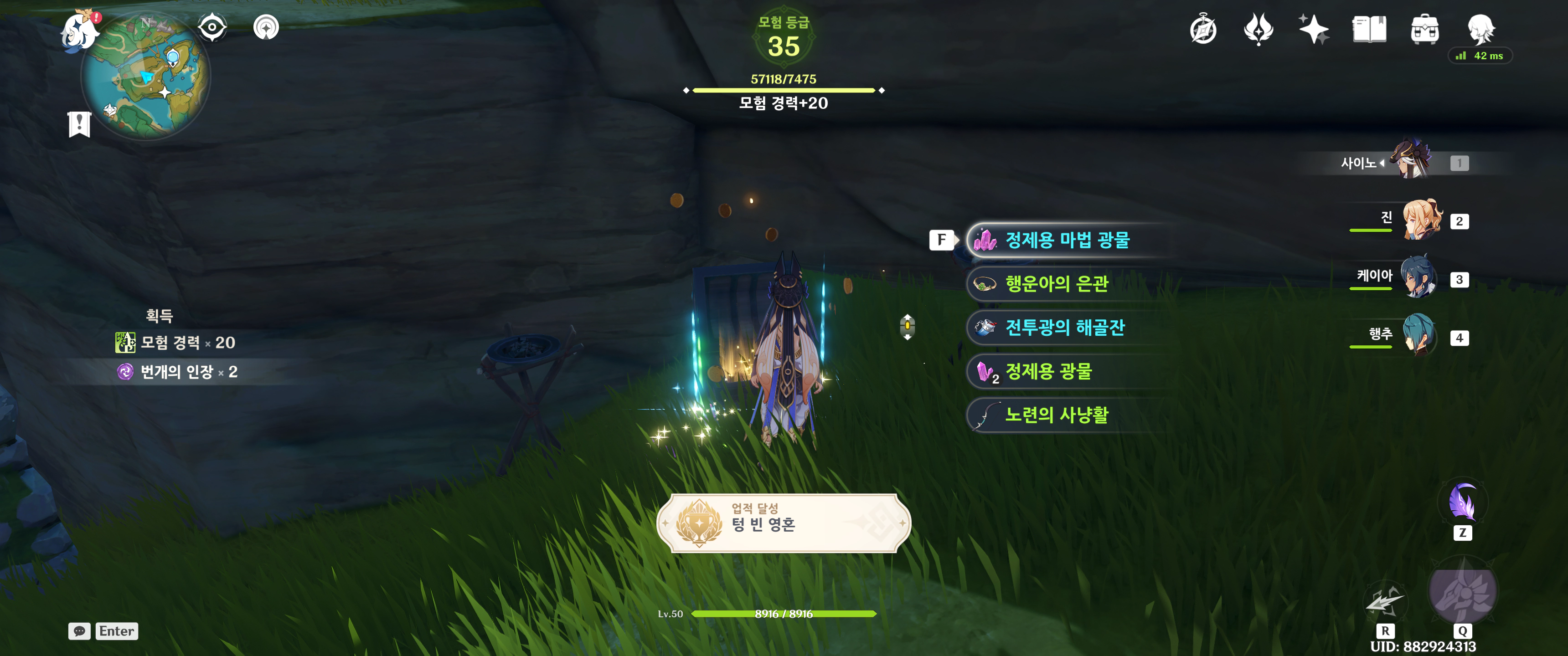
Task: Take the 전투광의 해골잔 loot entry
Action: coord(1064,328)
